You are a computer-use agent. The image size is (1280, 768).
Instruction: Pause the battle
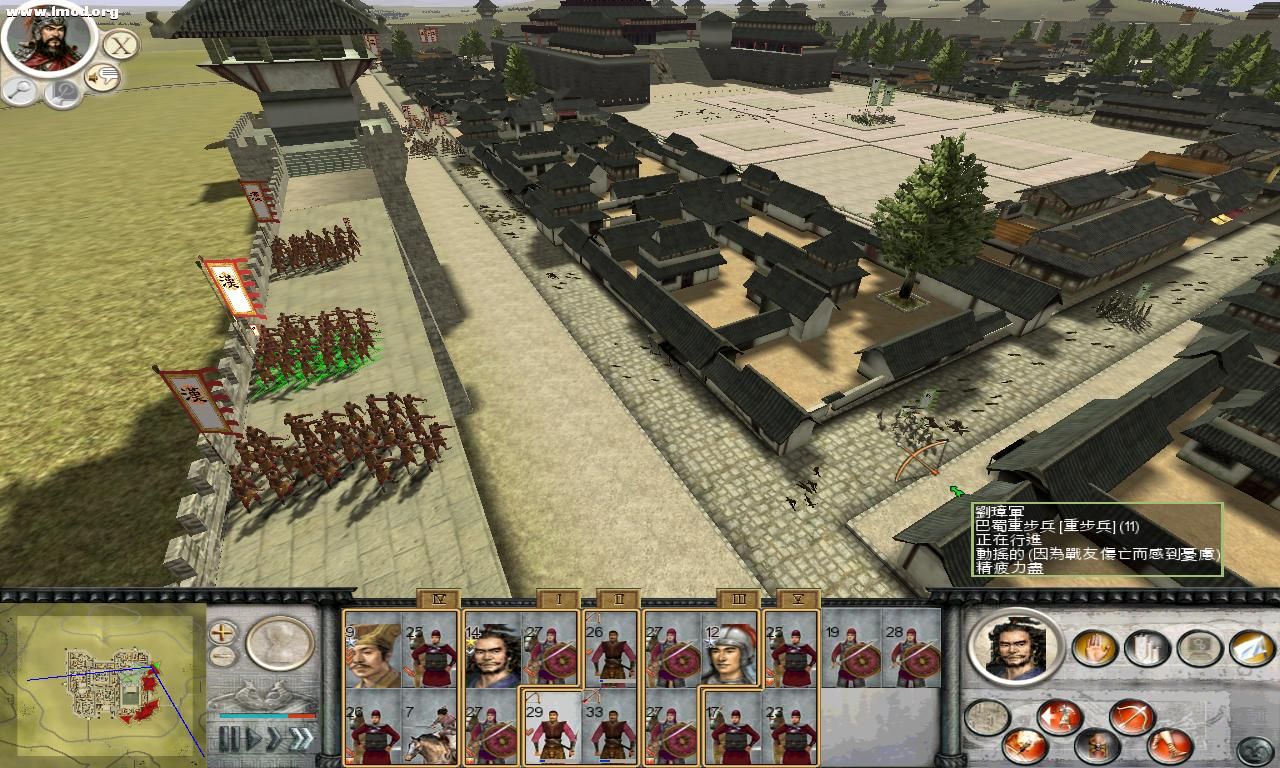pos(229,739)
